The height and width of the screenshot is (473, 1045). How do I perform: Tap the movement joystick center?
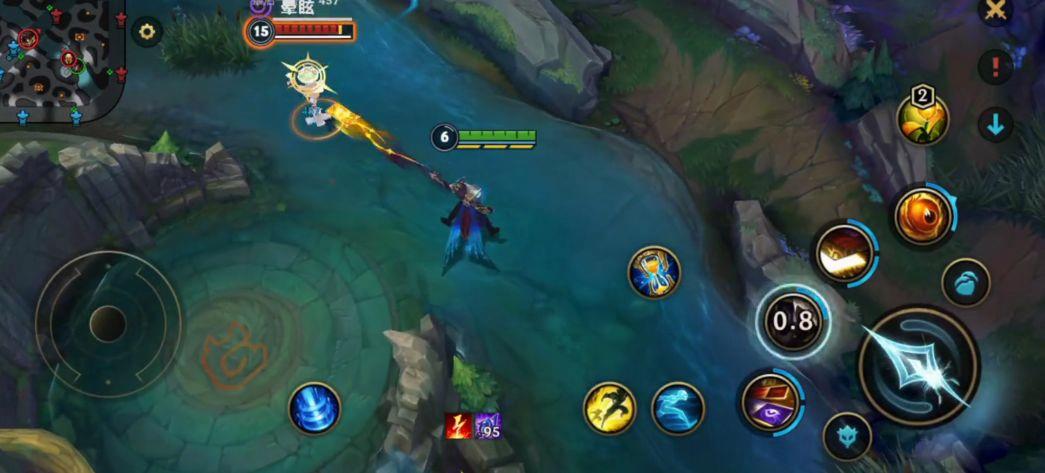(107, 324)
